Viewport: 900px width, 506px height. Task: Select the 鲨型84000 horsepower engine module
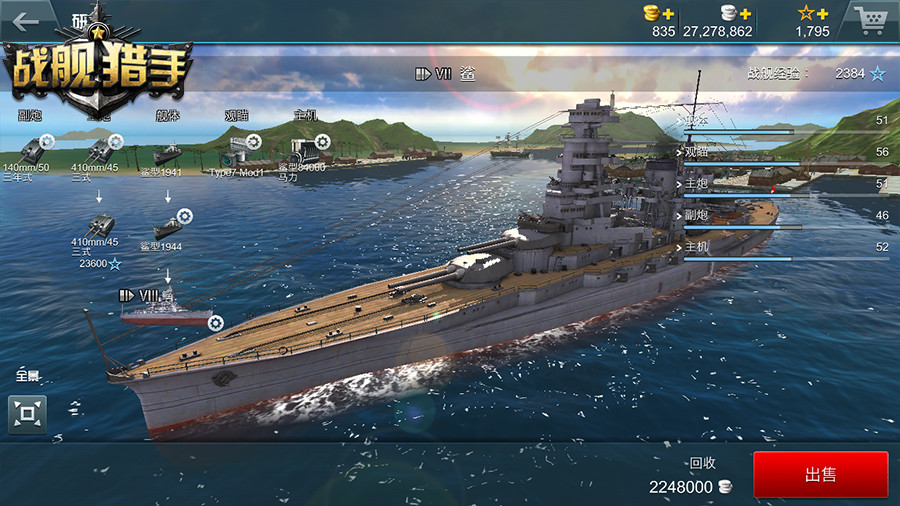[x=306, y=152]
